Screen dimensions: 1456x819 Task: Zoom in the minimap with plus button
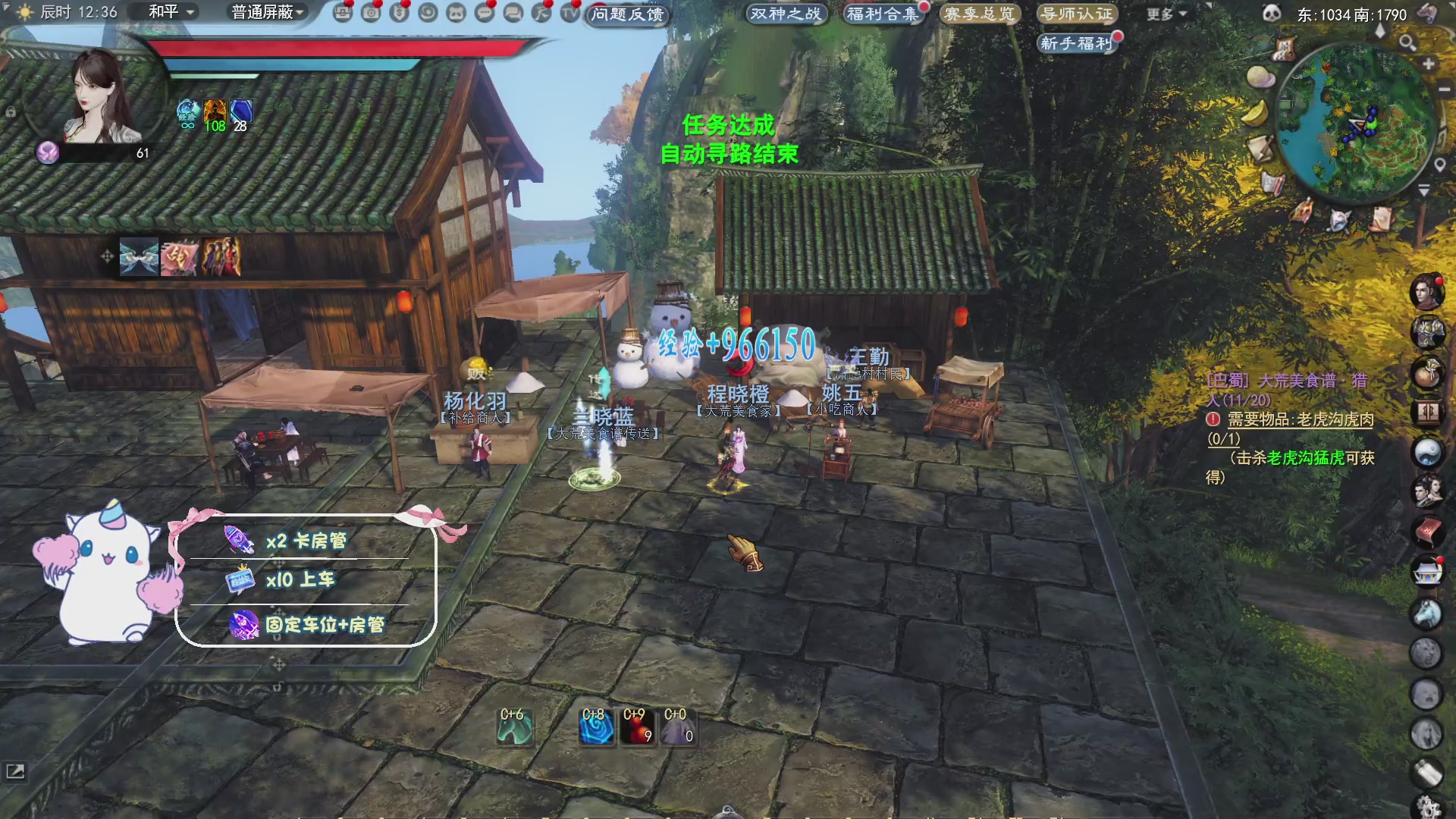1429,64
